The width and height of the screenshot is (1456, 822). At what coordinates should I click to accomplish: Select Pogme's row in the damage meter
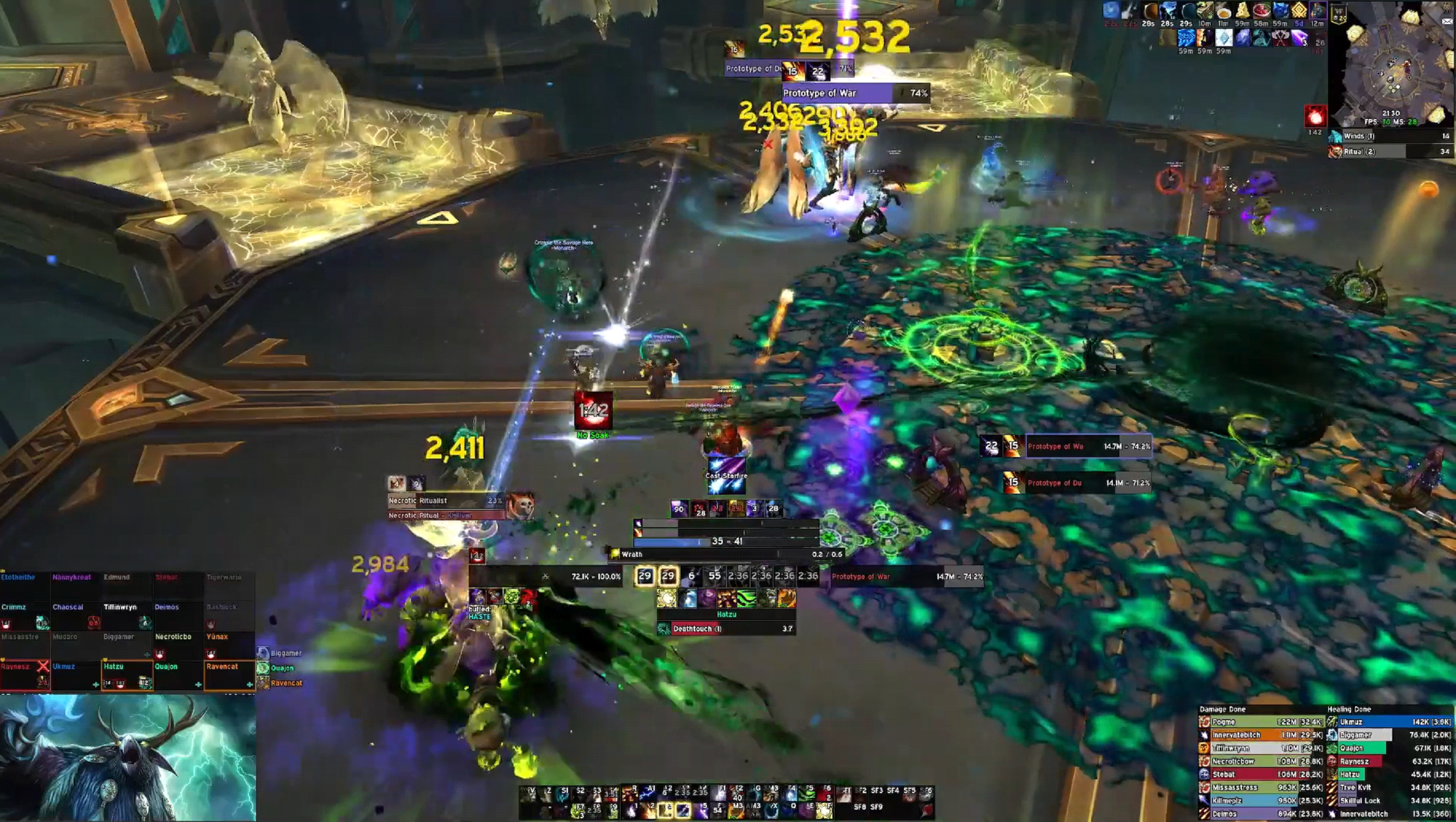point(1260,722)
